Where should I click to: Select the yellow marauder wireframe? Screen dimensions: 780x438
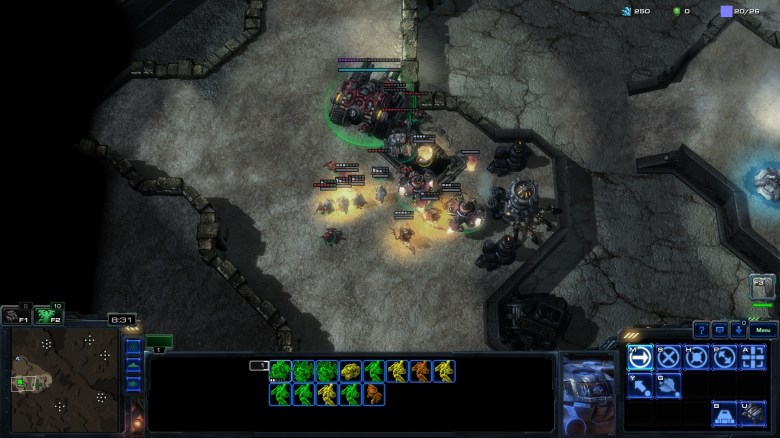pyautogui.click(x=352, y=371)
